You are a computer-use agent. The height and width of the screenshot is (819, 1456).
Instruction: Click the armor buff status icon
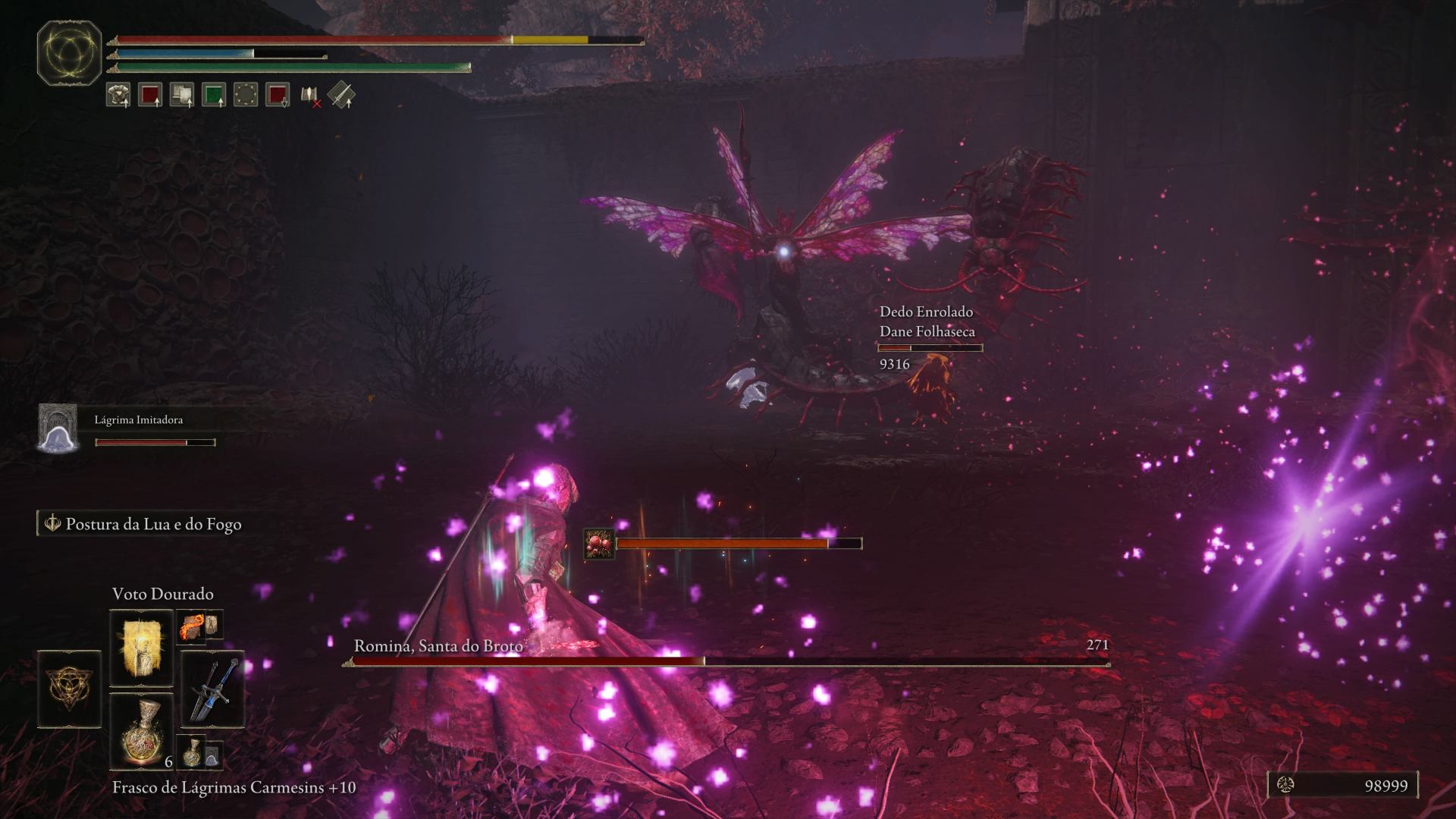(118, 95)
